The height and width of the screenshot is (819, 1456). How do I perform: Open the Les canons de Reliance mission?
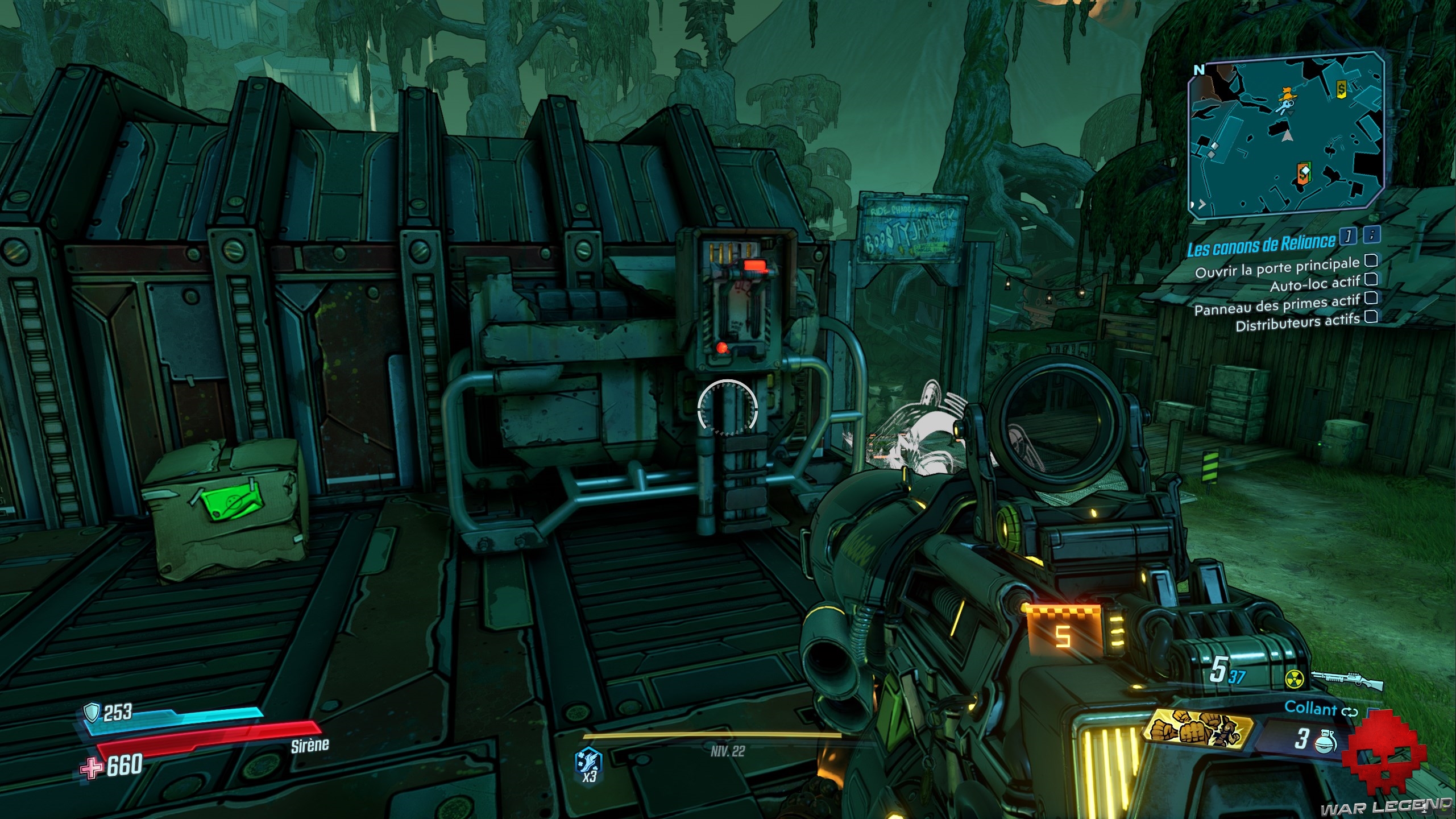point(1260,246)
